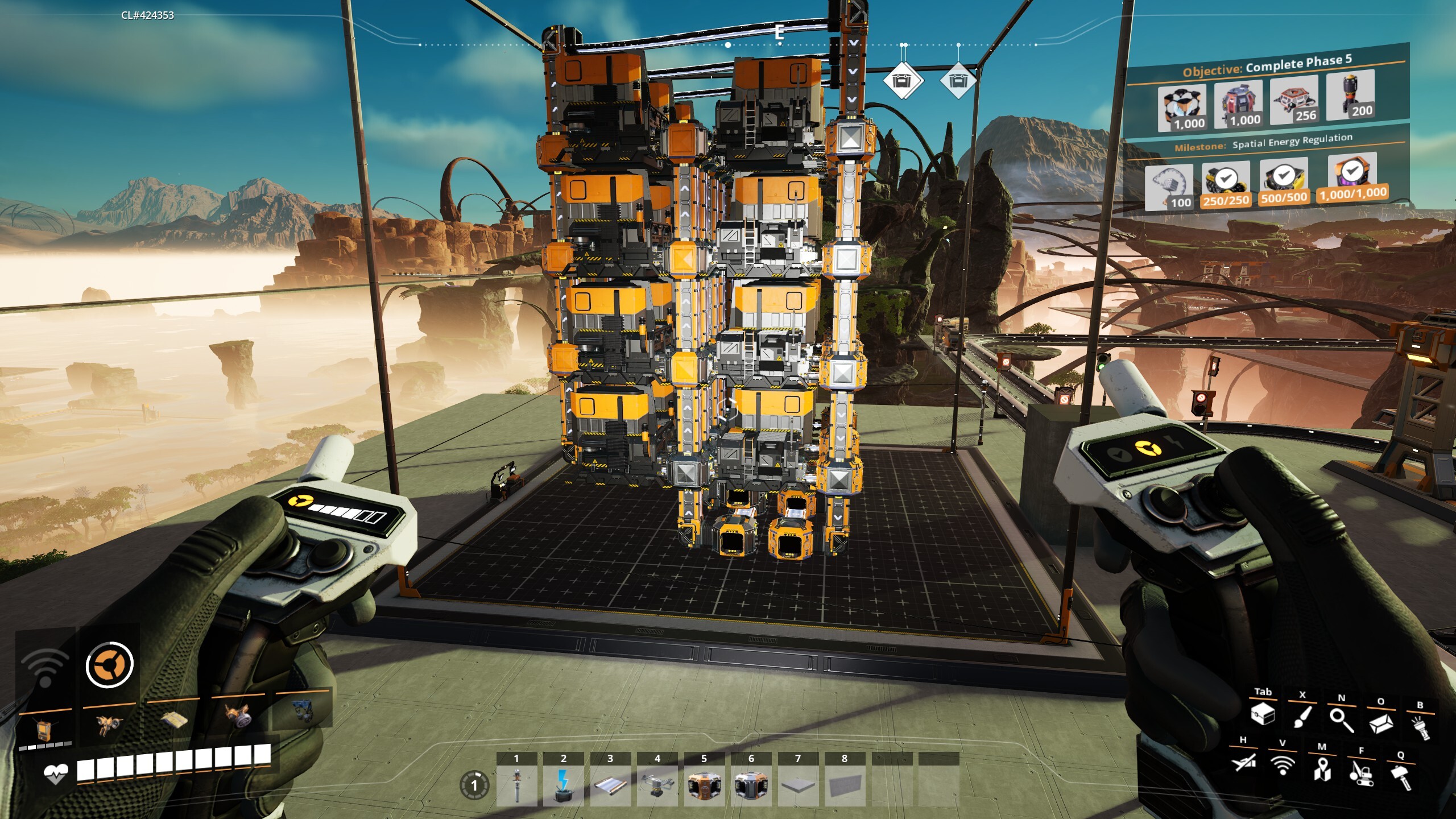
Task: Open the codex ingot icon
Action: click(1380, 723)
